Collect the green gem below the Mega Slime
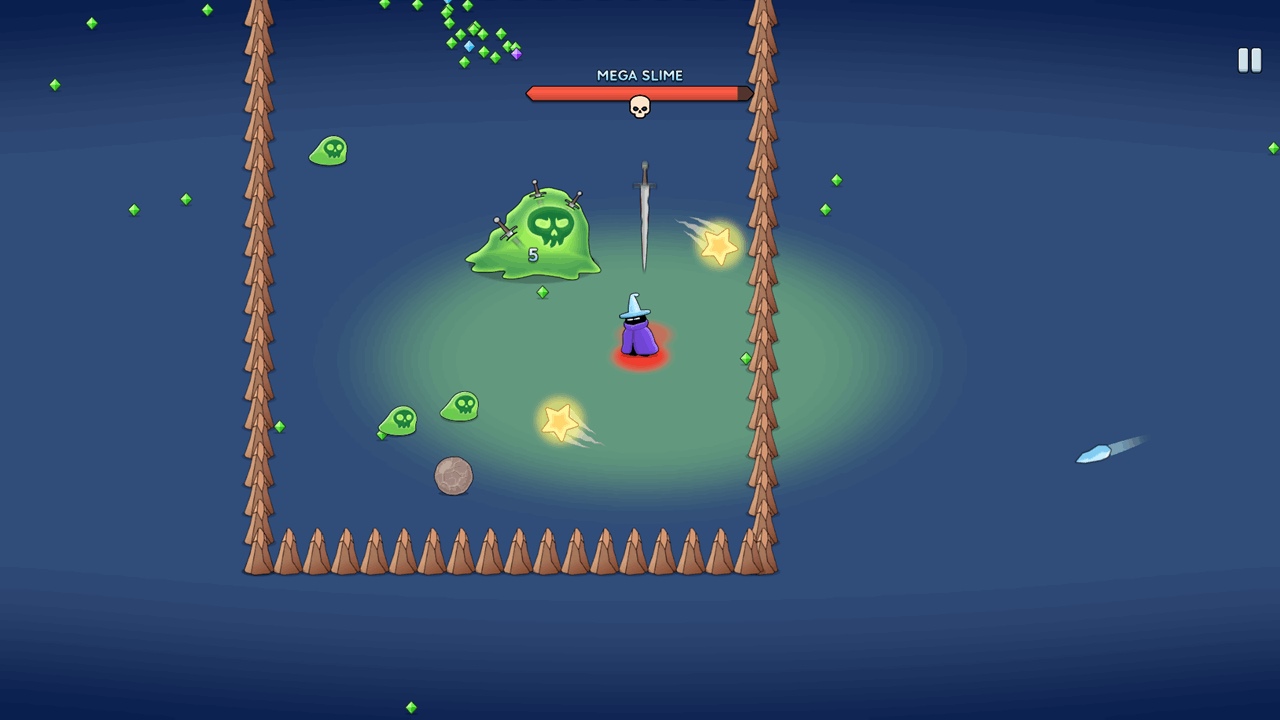 pos(543,292)
